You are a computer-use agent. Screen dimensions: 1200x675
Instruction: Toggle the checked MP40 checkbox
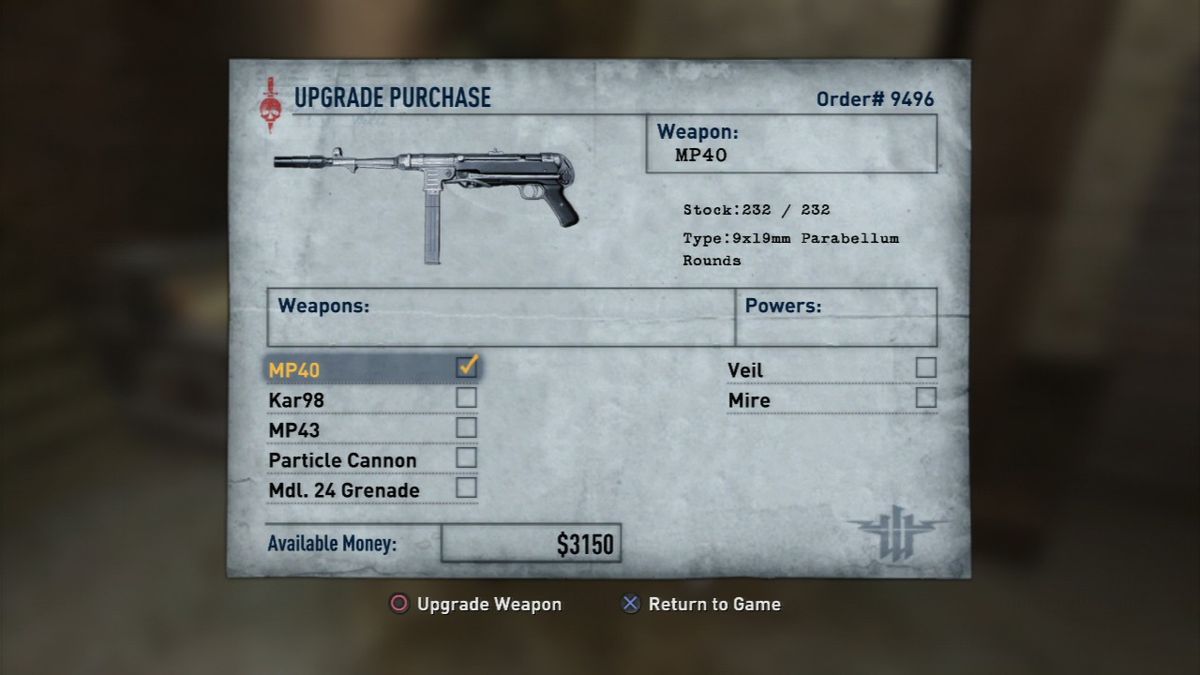[x=467, y=367]
